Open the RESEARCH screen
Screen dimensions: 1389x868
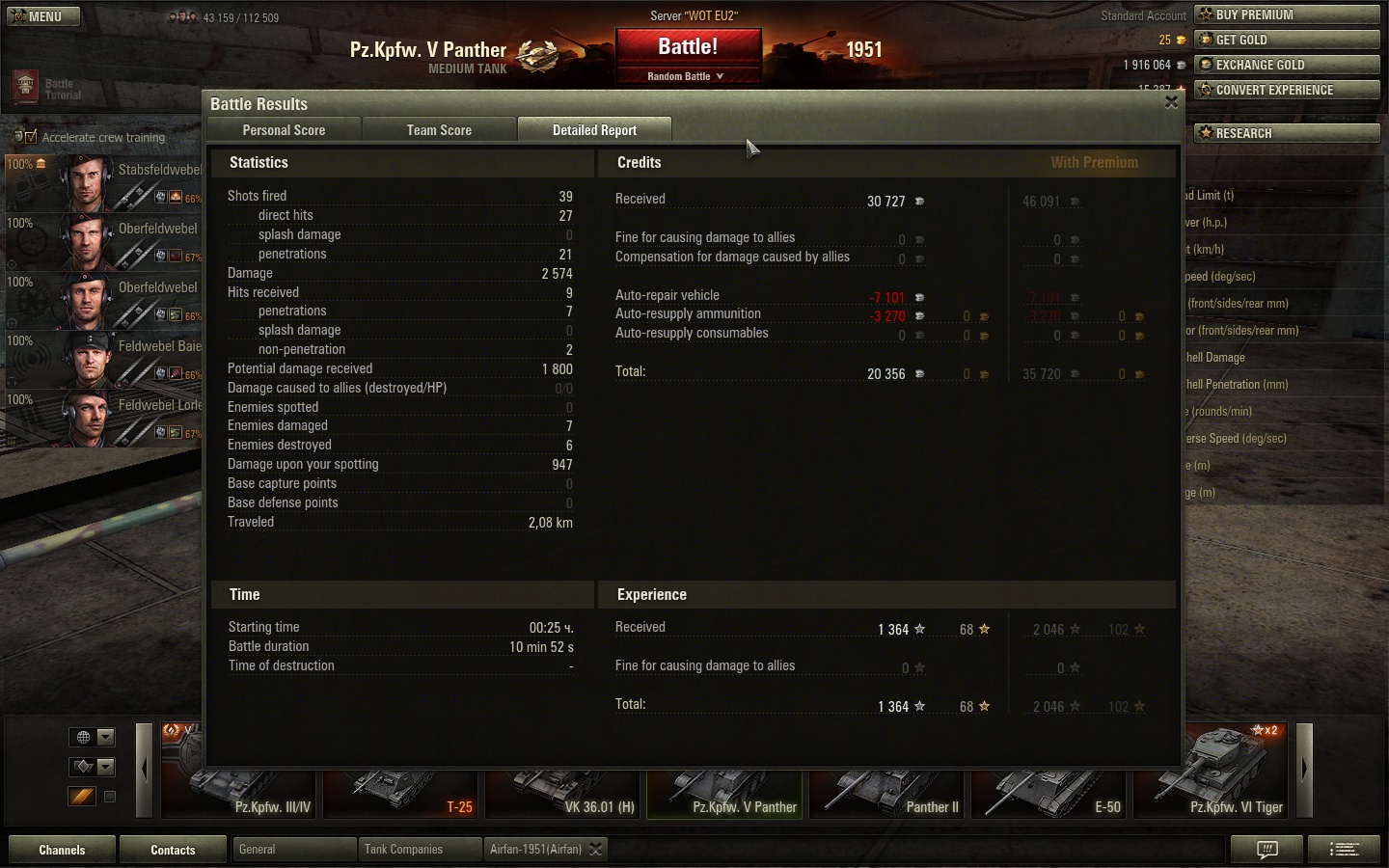[x=1287, y=133]
